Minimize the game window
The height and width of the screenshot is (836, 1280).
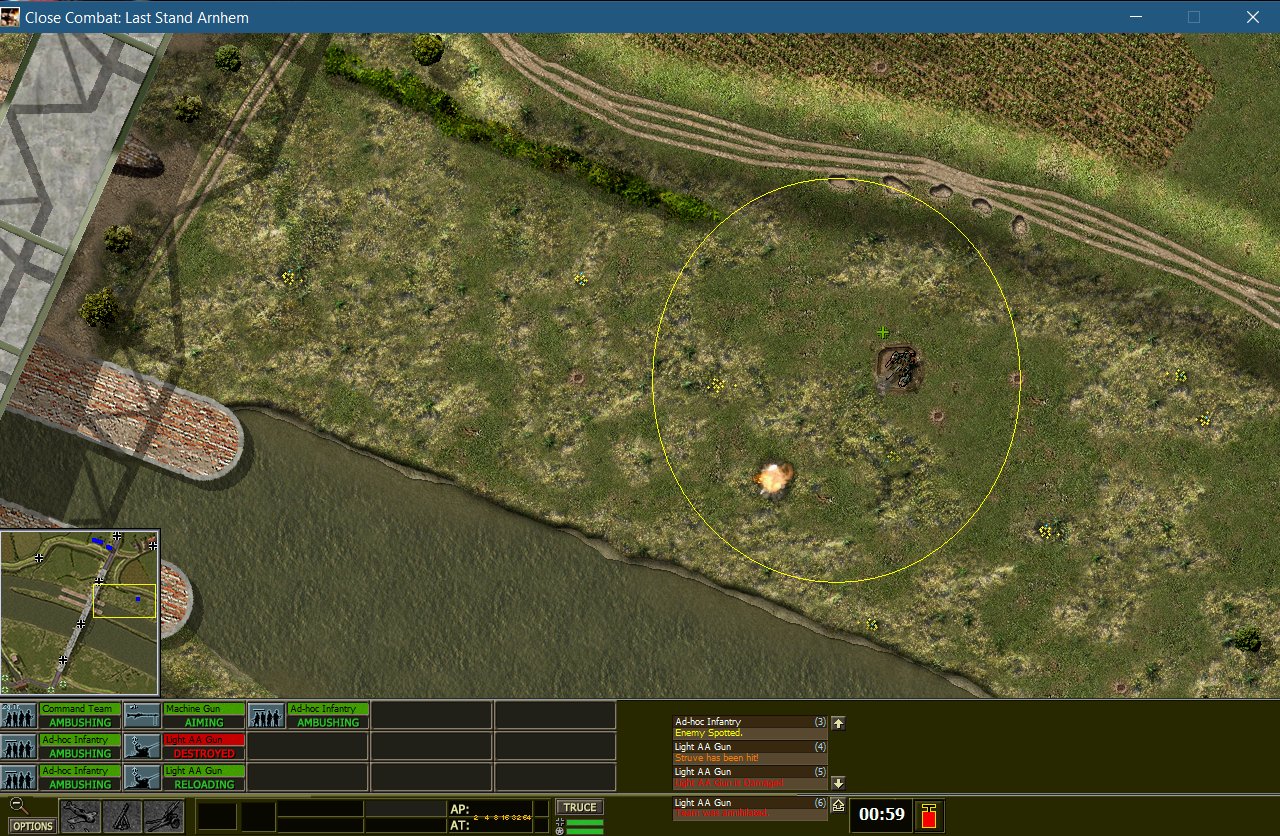pos(1135,17)
